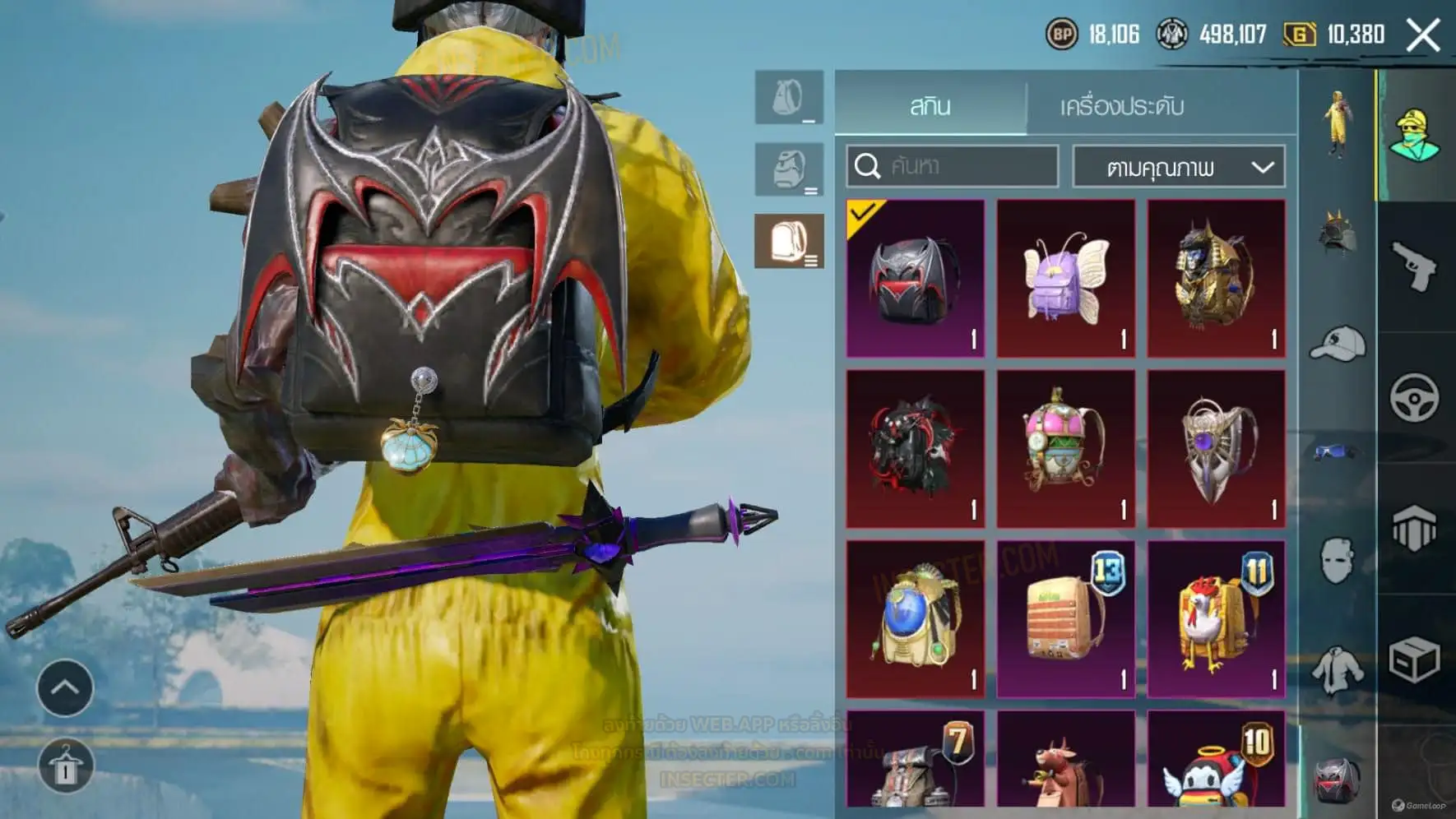
Task: Select the สกิน tab
Action: [x=930, y=106]
